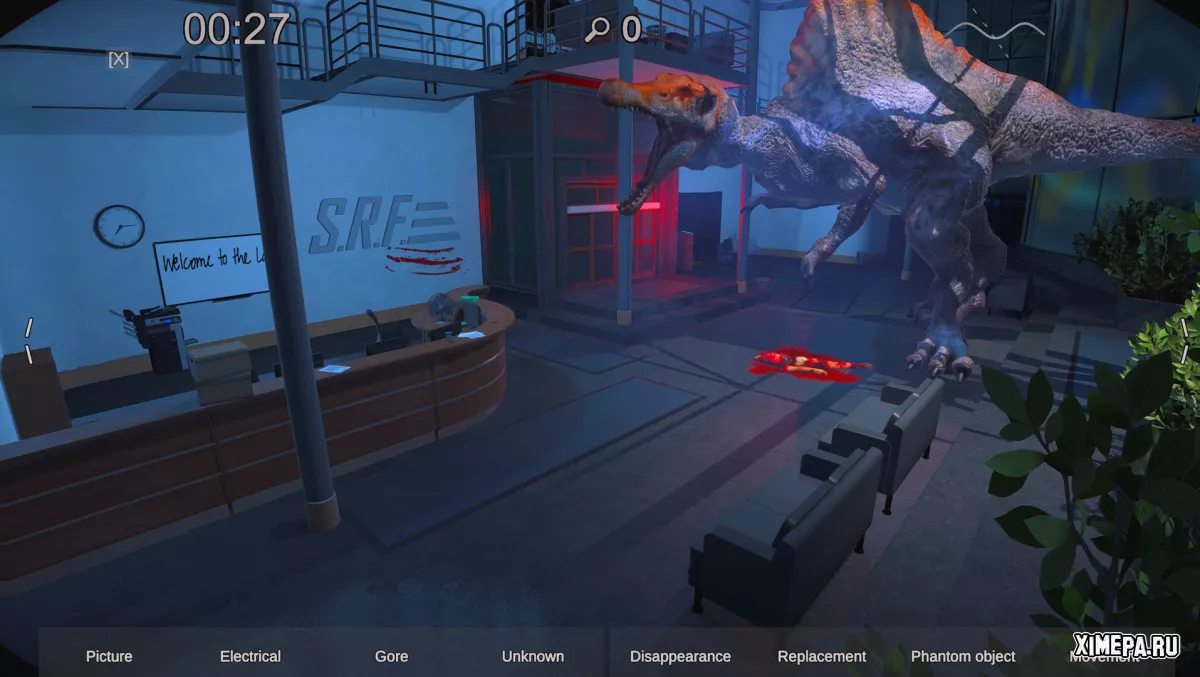Select the Movement anomaly category
Image resolution: width=1200 pixels, height=677 pixels.
point(1104,657)
